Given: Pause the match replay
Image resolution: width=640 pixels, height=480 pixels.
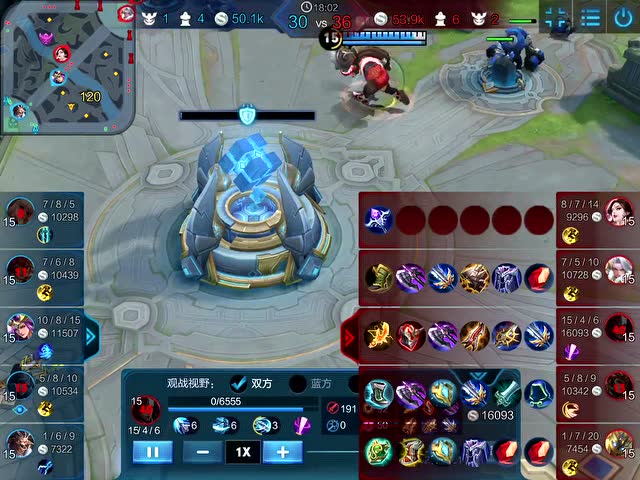Looking at the screenshot, I should 153,452.
